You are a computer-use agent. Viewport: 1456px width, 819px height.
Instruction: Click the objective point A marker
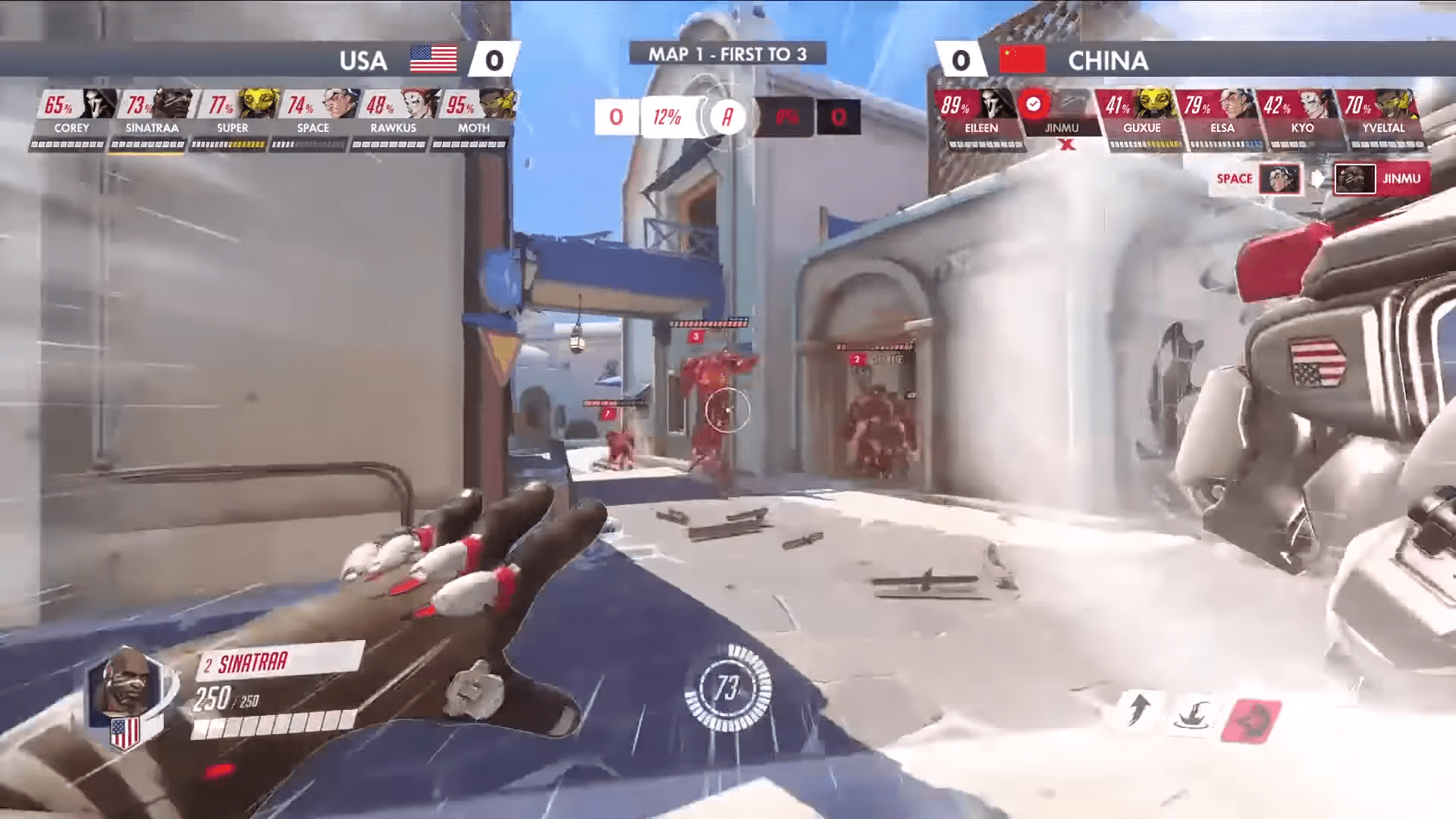tap(726, 117)
